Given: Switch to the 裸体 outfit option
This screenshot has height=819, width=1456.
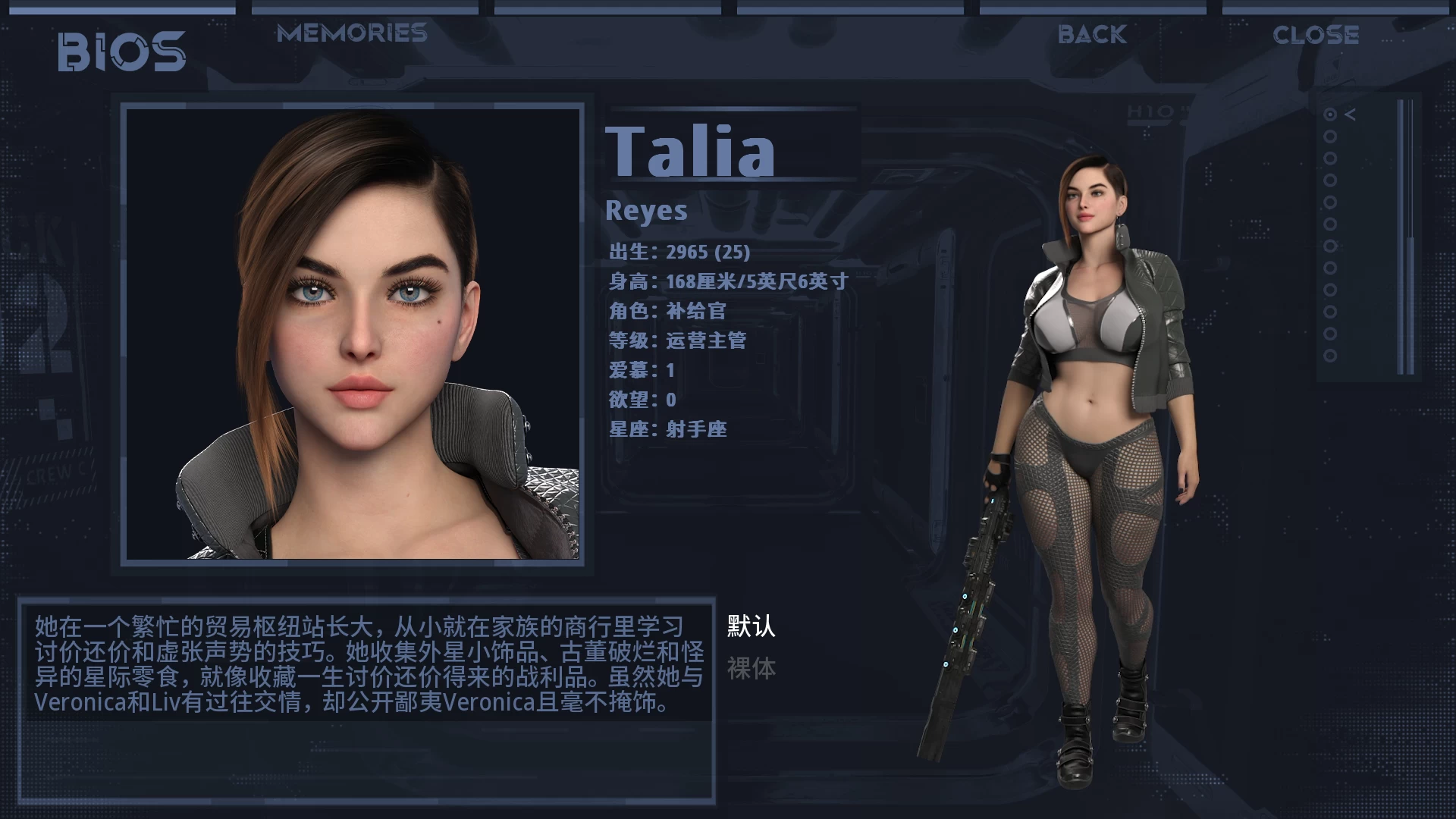Looking at the screenshot, I should pos(751,669).
